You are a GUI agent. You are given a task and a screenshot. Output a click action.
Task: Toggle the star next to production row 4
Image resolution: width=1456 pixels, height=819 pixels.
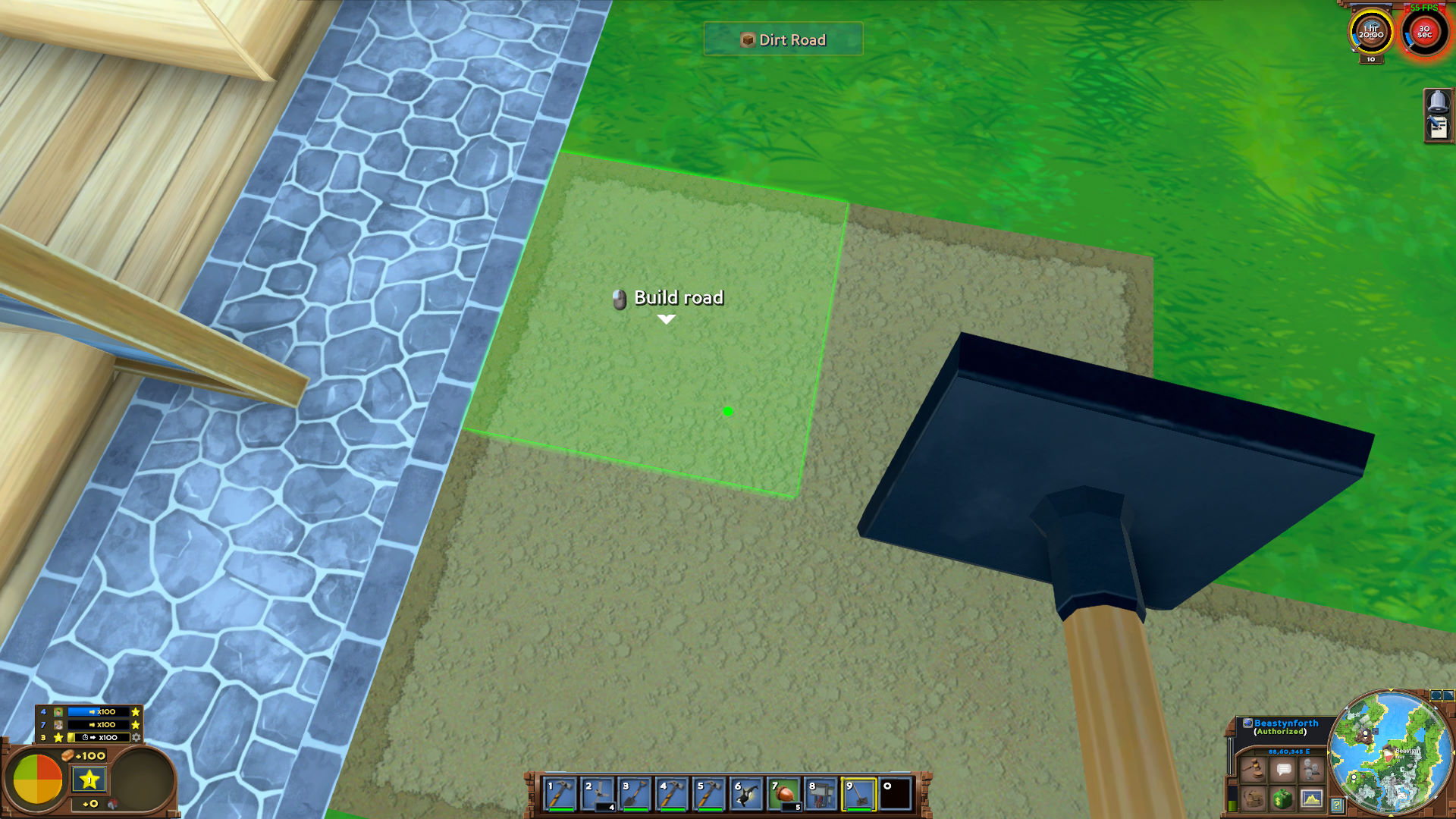(x=135, y=712)
